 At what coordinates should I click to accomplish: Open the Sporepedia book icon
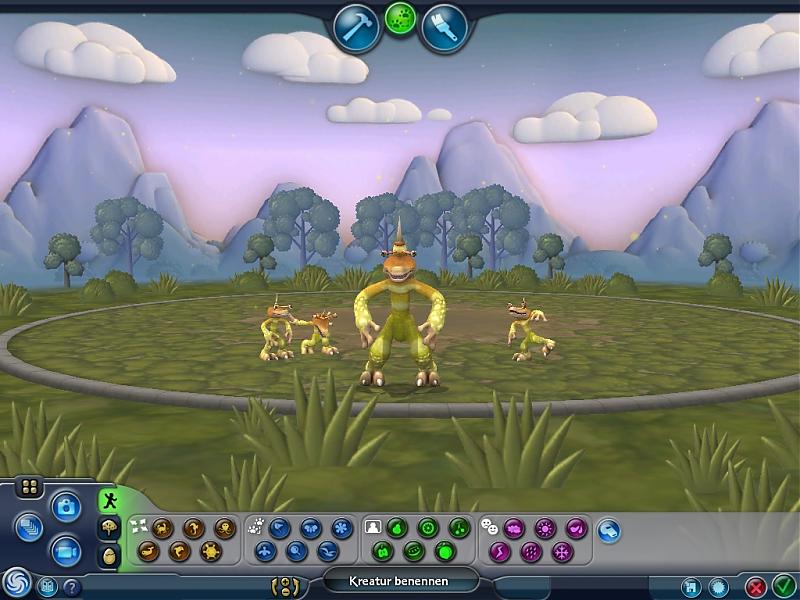click(x=46, y=587)
